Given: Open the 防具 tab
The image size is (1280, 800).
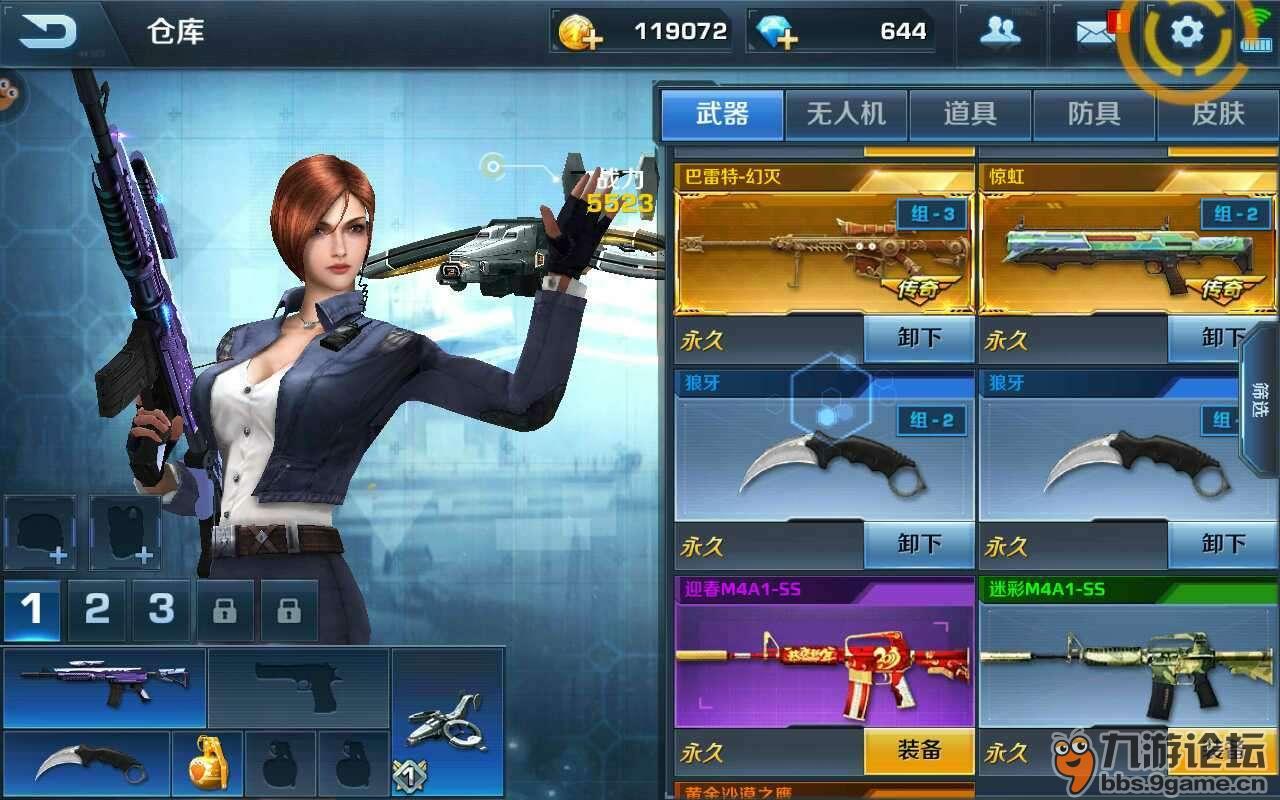Looking at the screenshot, I should click(1094, 114).
